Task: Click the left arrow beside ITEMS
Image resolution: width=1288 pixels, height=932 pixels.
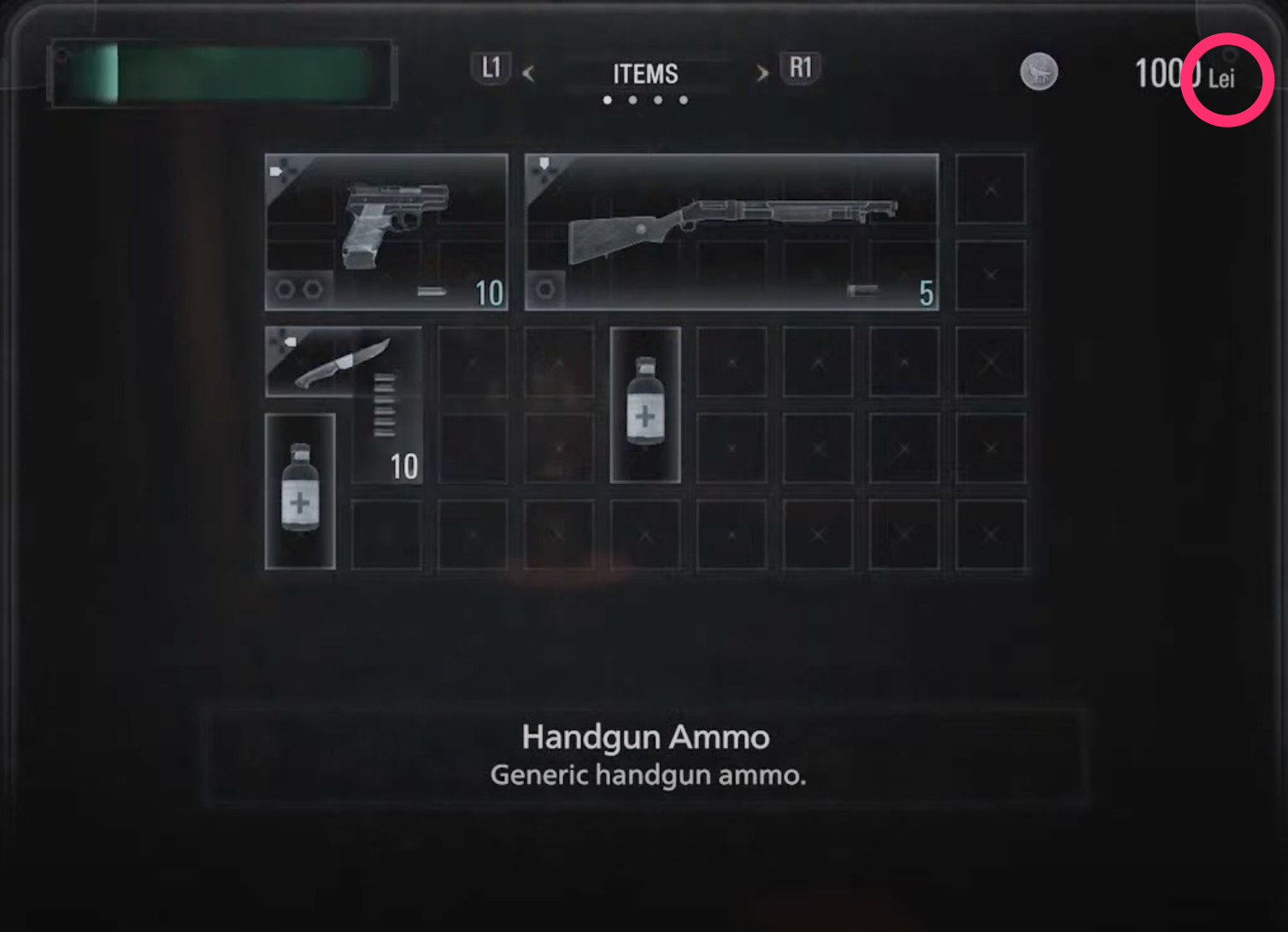Action: (x=528, y=74)
